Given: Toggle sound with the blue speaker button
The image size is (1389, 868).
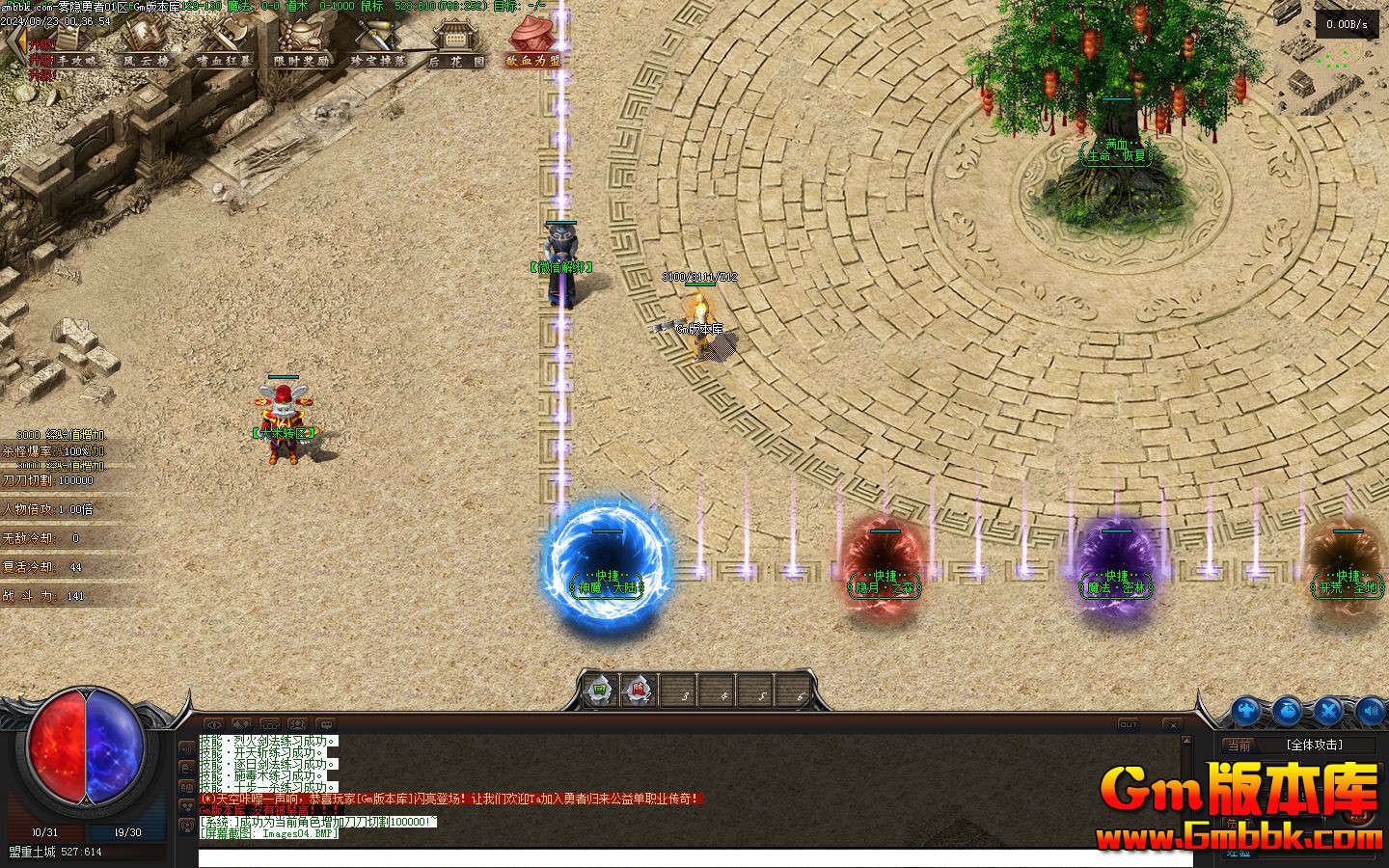Looking at the screenshot, I should pos(1371,711).
